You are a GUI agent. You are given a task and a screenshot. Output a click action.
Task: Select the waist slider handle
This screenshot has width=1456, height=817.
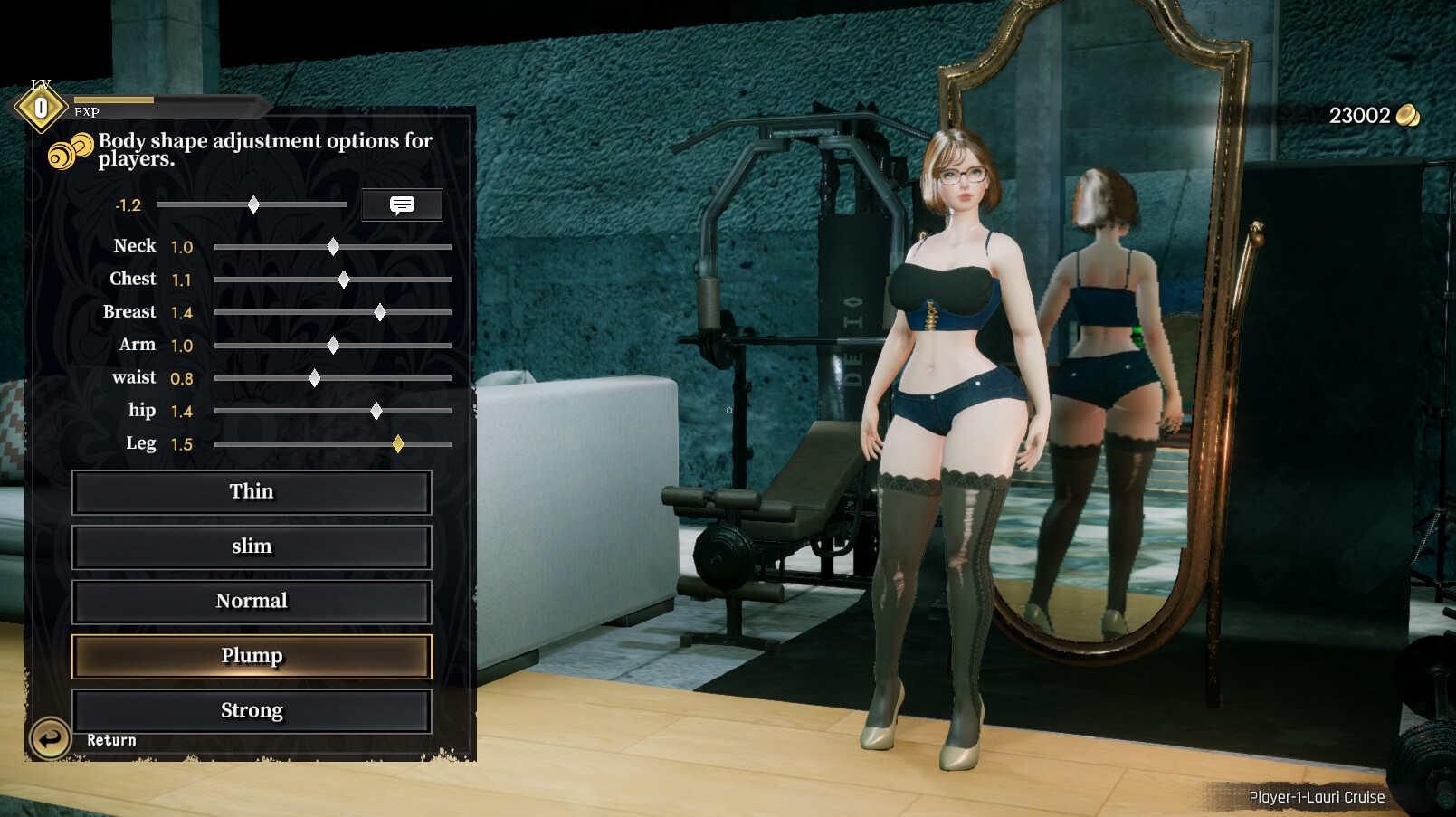(x=314, y=378)
